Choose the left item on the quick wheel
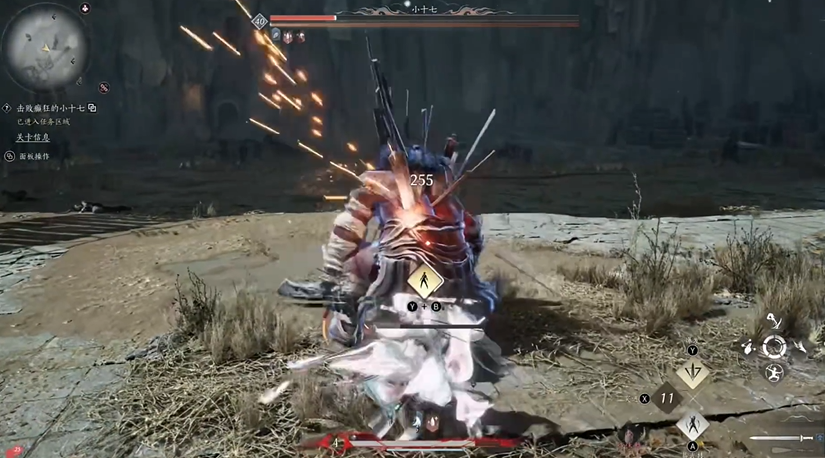This screenshot has height=458, width=825. (748, 348)
